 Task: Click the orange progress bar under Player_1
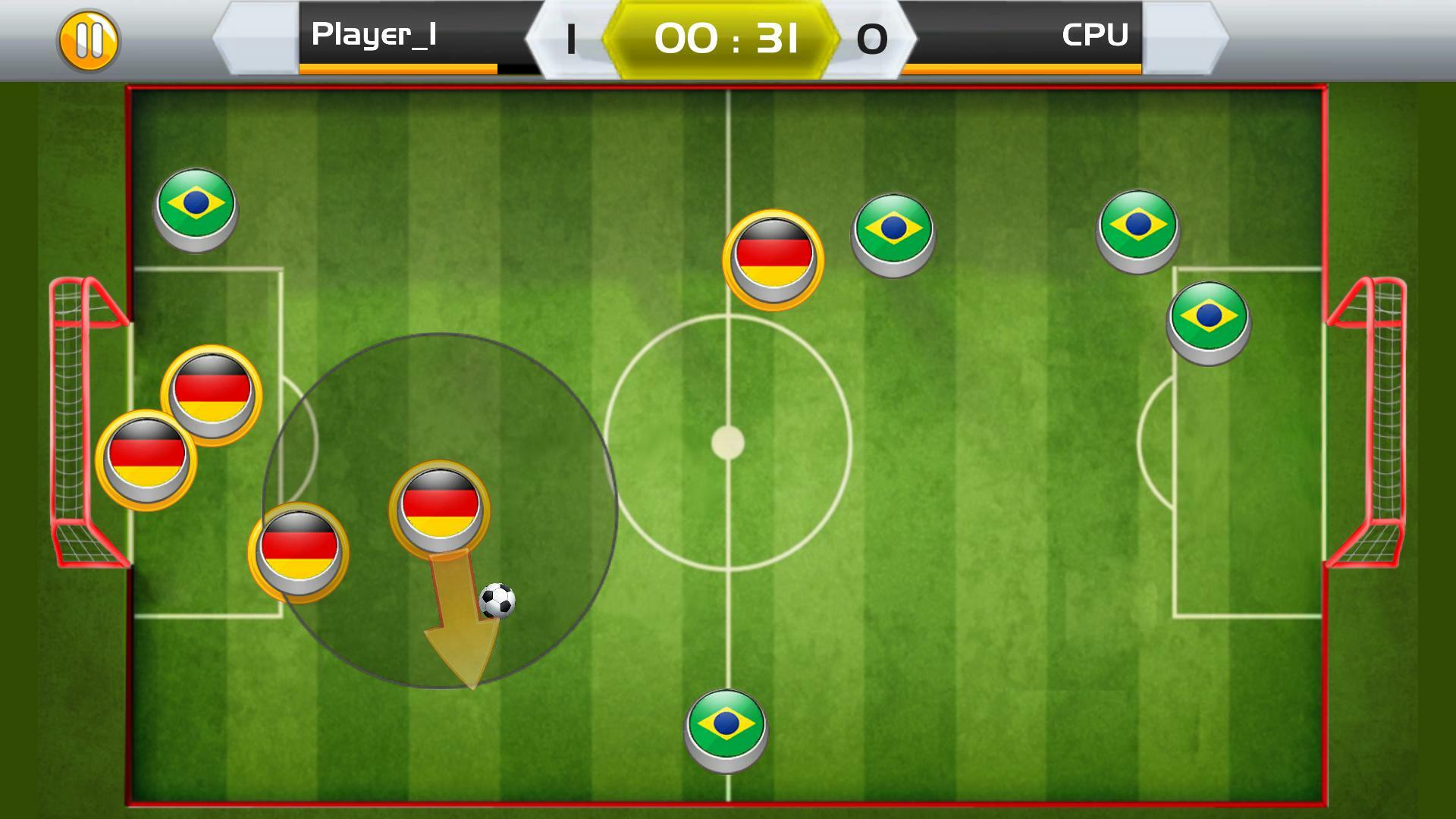(396, 70)
